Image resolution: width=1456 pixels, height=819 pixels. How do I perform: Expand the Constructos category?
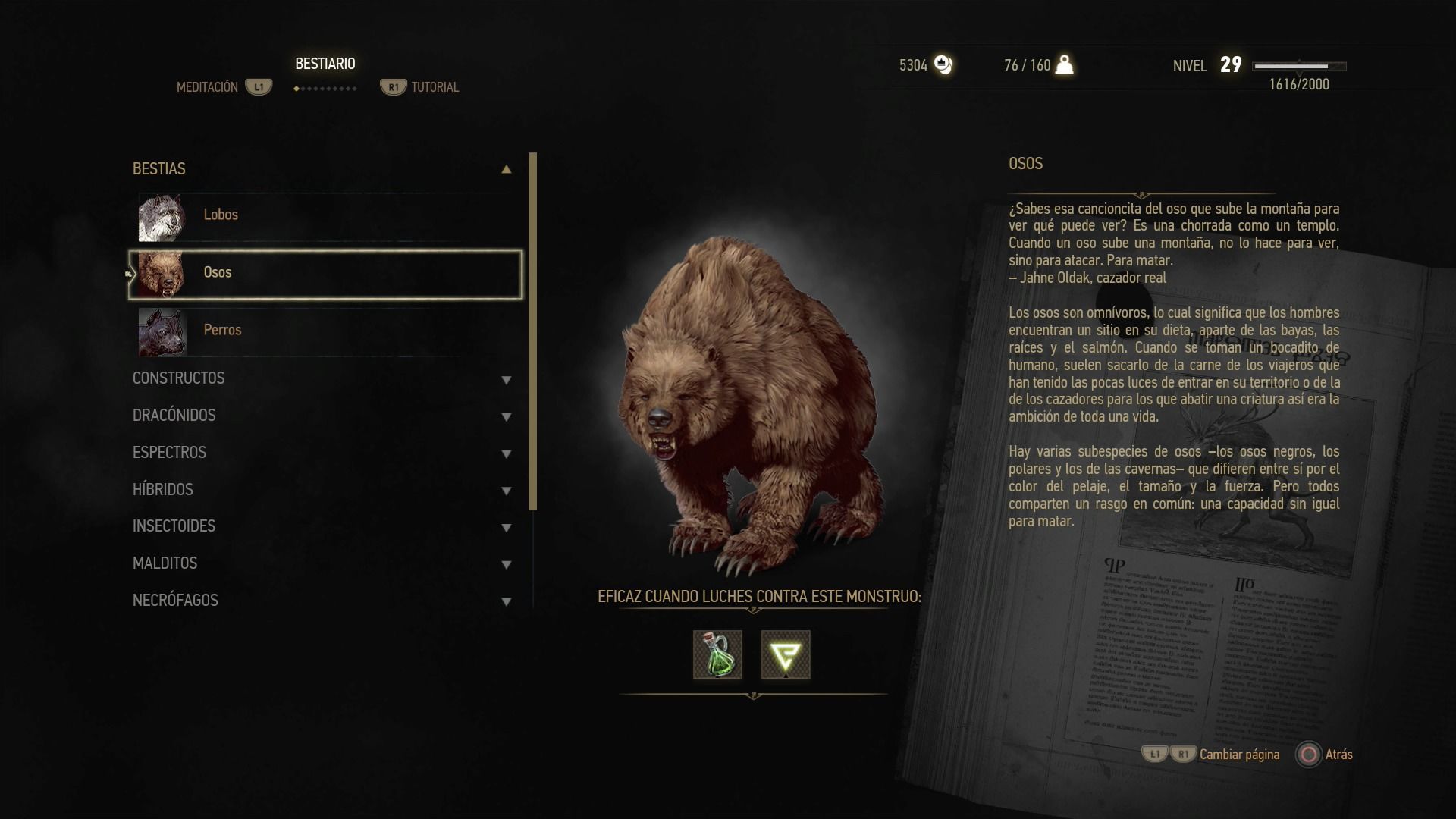(x=506, y=379)
